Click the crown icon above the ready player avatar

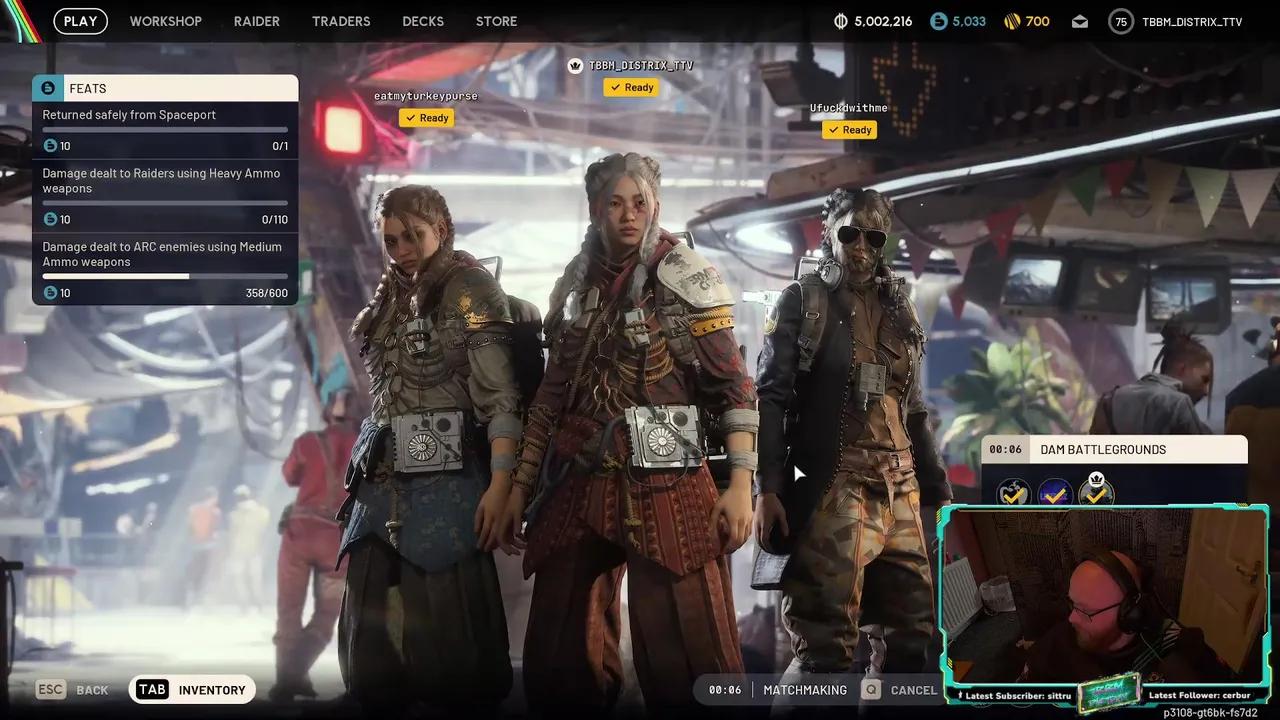coord(575,64)
